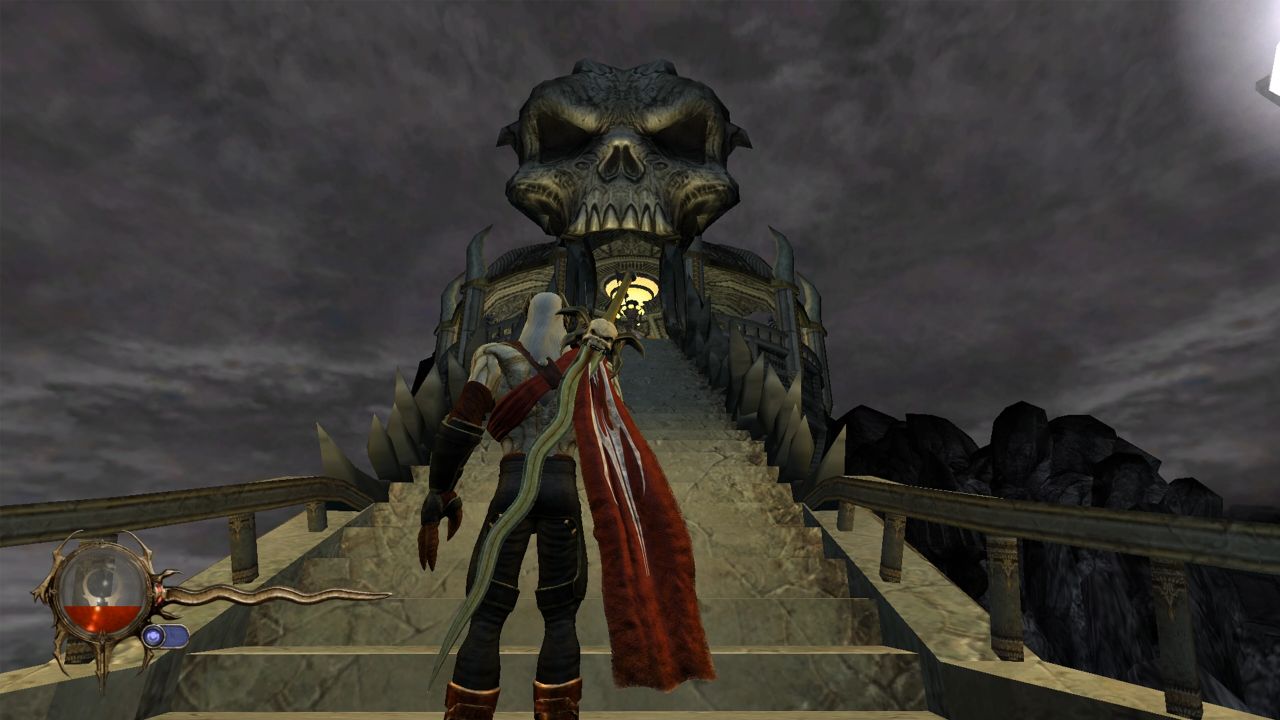Enable the glowing blue magic indicator
The height and width of the screenshot is (720, 1280).
click(x=154, y=635)
